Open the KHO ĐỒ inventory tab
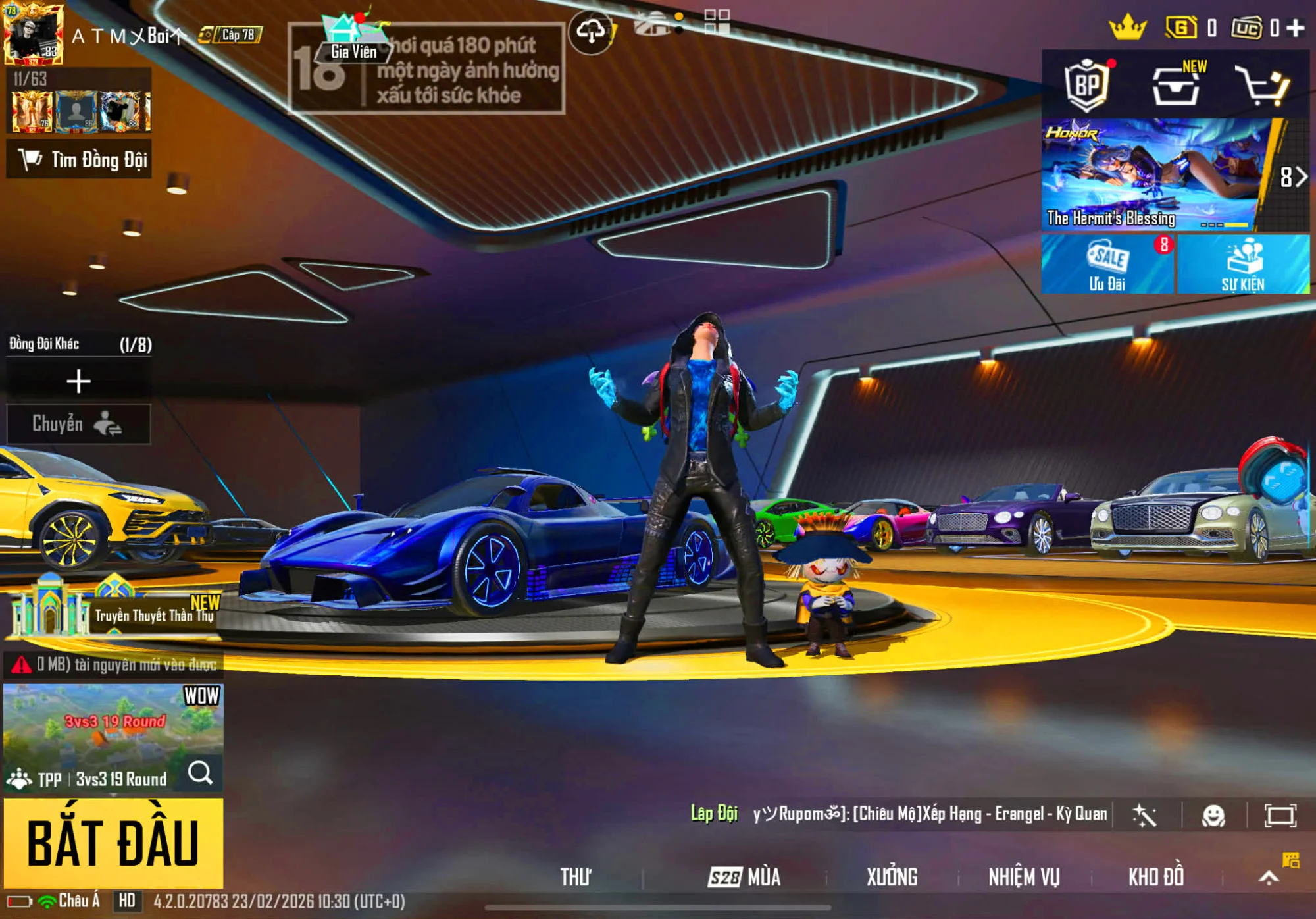This screenshot has height=919, width=1316. 1156,877
